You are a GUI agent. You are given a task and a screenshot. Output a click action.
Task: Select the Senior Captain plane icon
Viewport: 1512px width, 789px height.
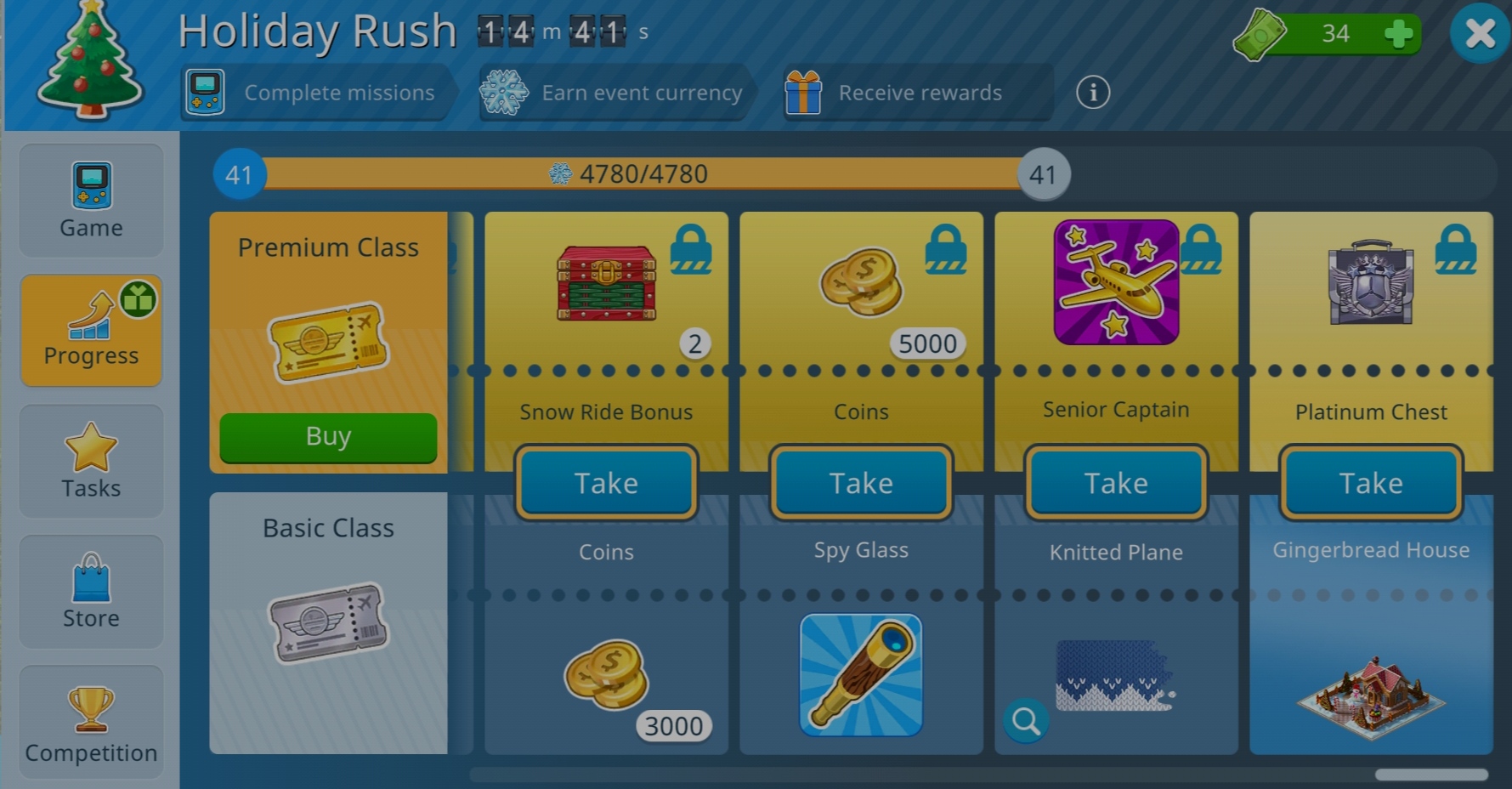pyautogui.click(x=1116, y=282)
